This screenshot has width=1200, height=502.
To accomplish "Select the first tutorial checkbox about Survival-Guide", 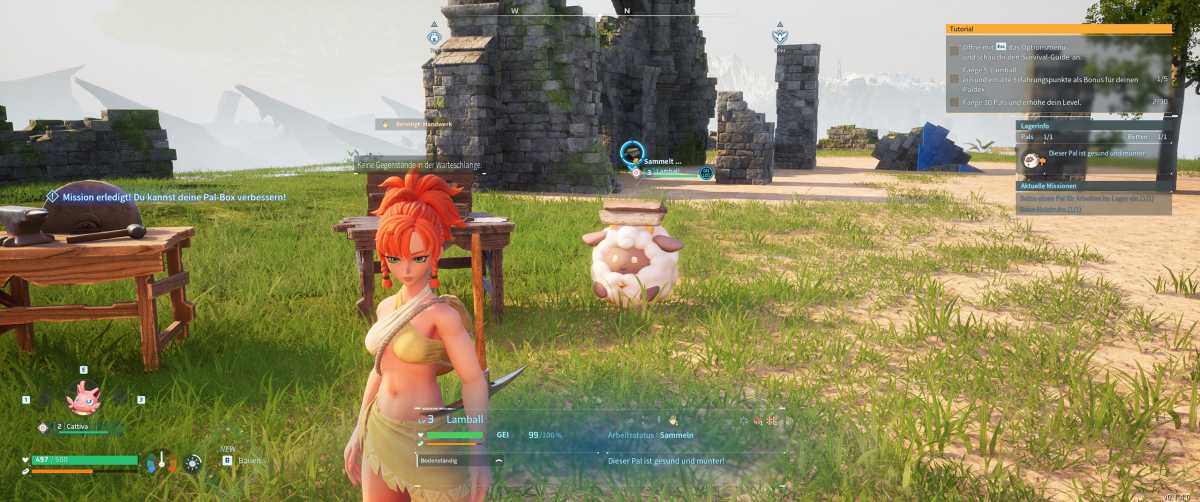I will [954, 49].
